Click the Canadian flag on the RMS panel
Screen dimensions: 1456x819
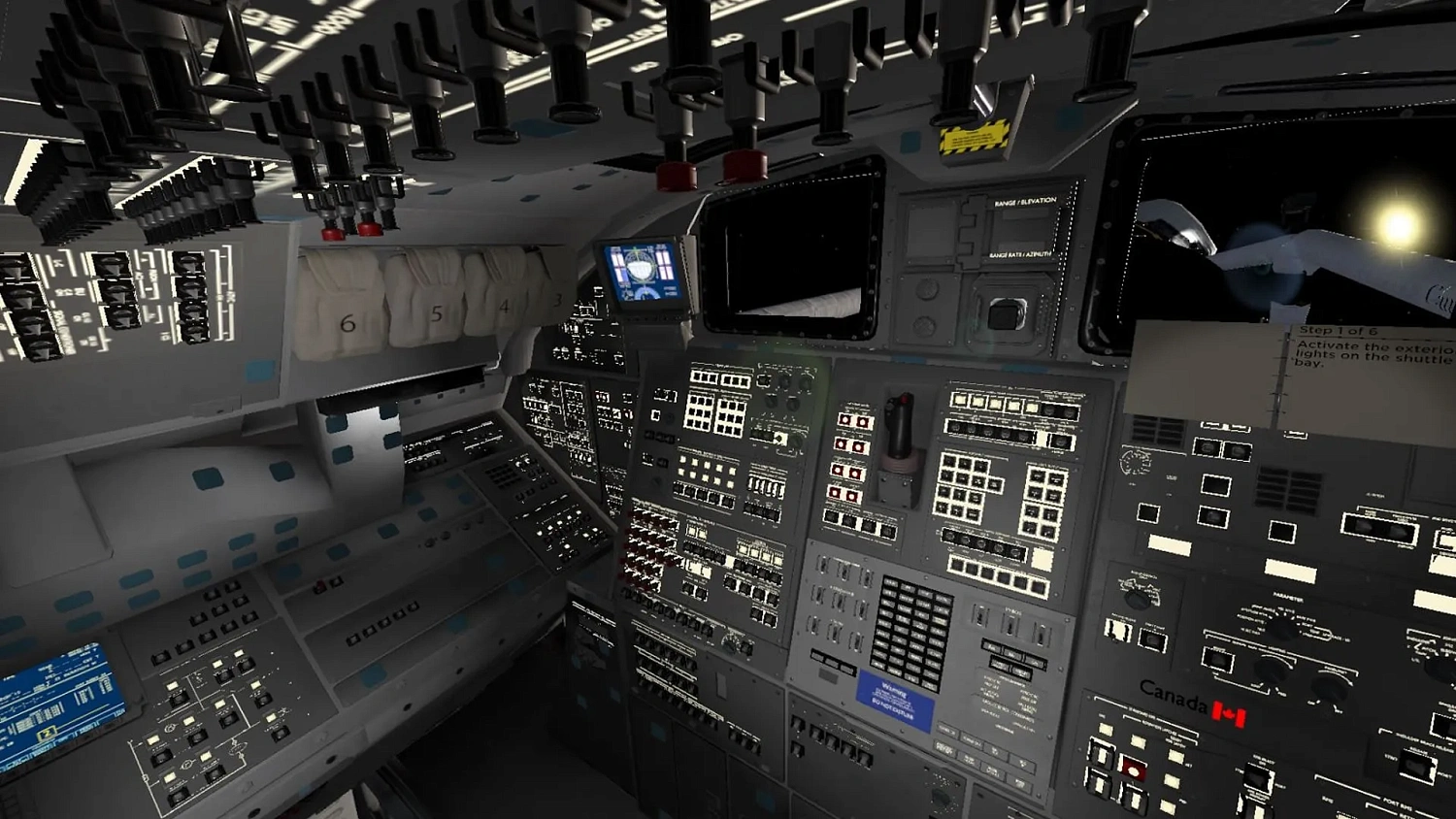click(1229, 714)
